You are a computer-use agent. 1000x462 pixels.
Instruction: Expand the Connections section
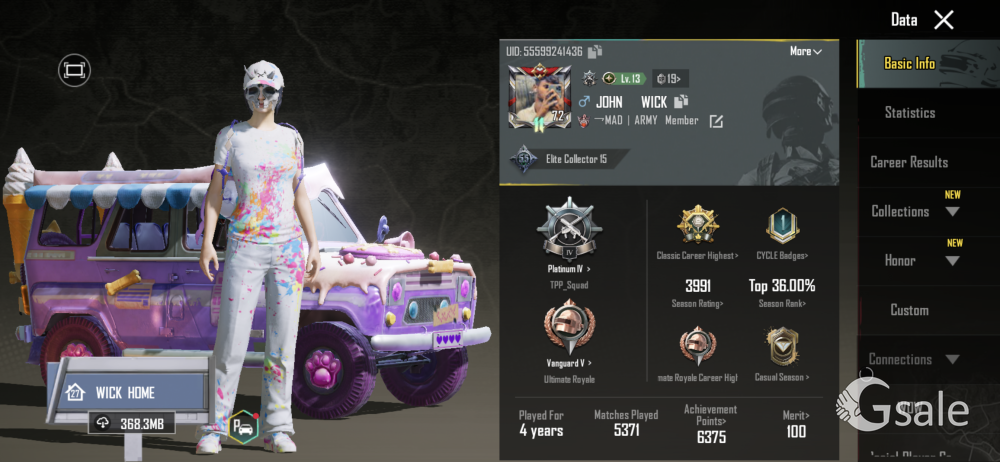coord(913,359)
